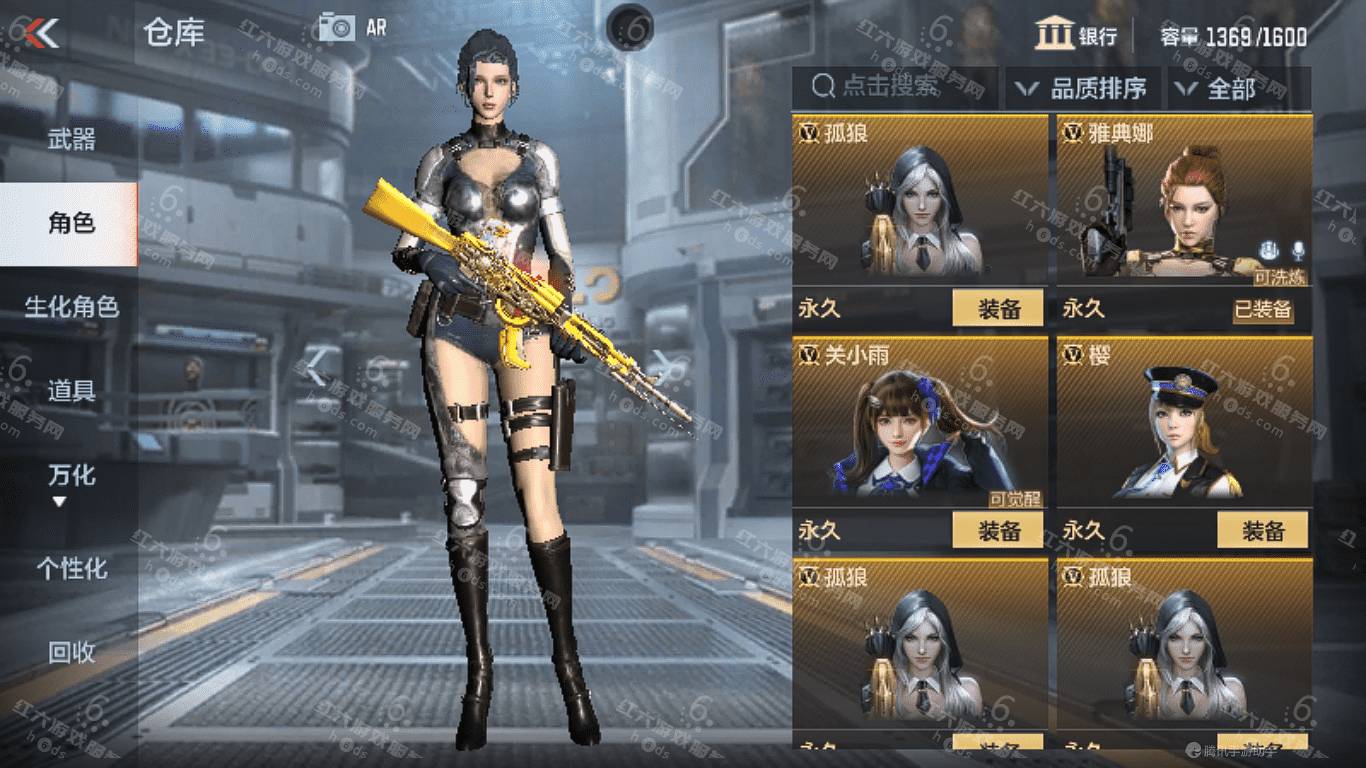Select the 角色 tab
The width and height of the screenshot is (1366, 768).
(70, 223)
